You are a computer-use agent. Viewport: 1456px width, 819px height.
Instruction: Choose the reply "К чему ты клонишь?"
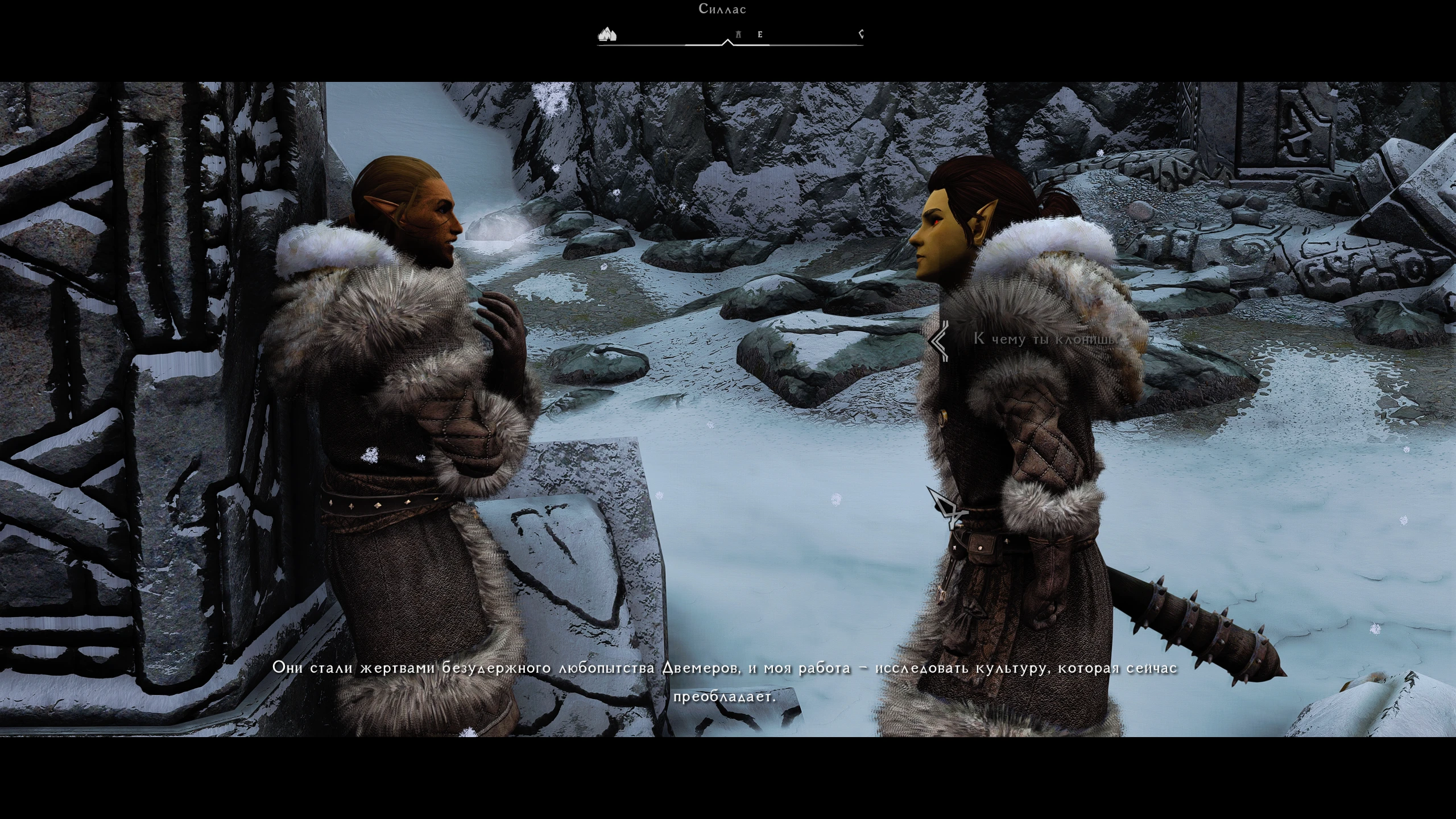1045,339
